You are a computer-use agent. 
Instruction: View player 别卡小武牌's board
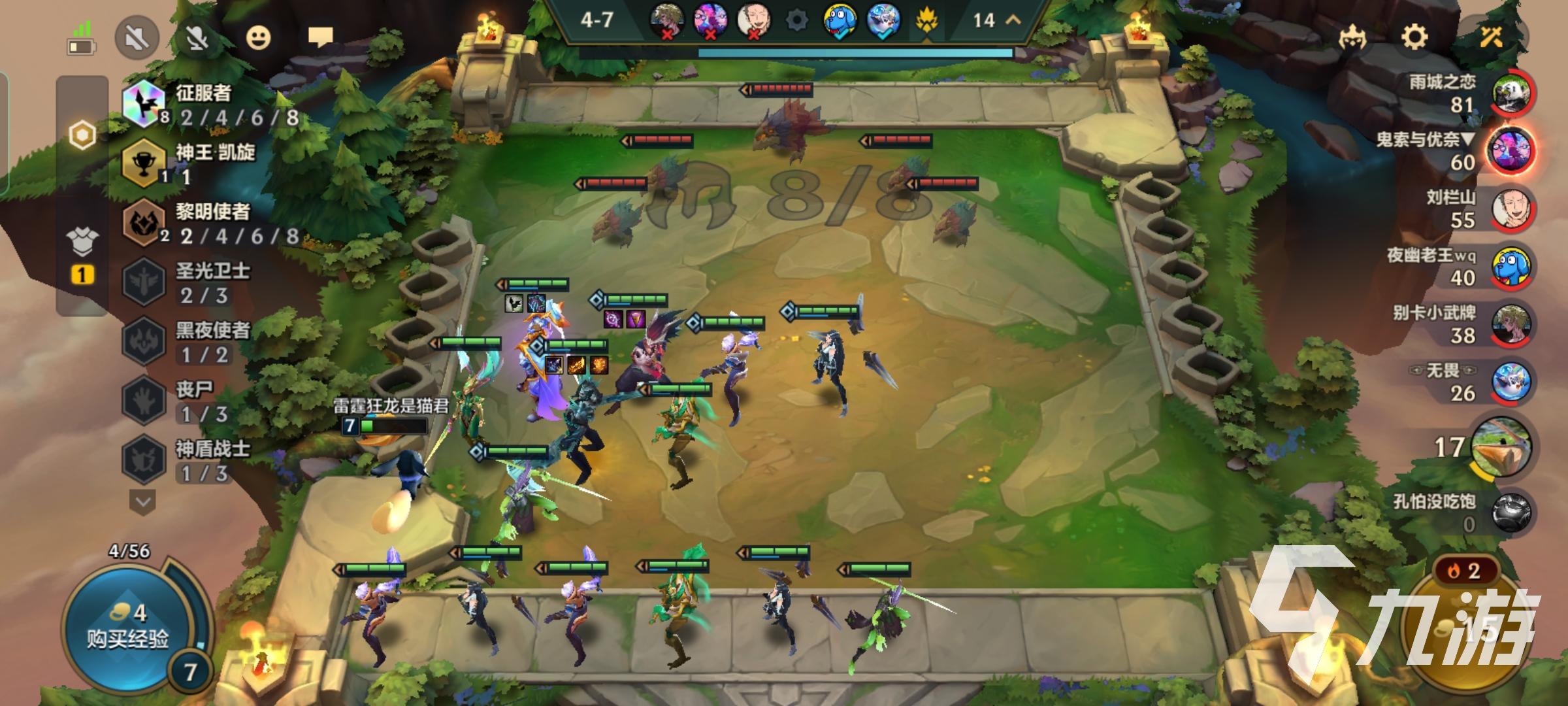coord(1511,325)
